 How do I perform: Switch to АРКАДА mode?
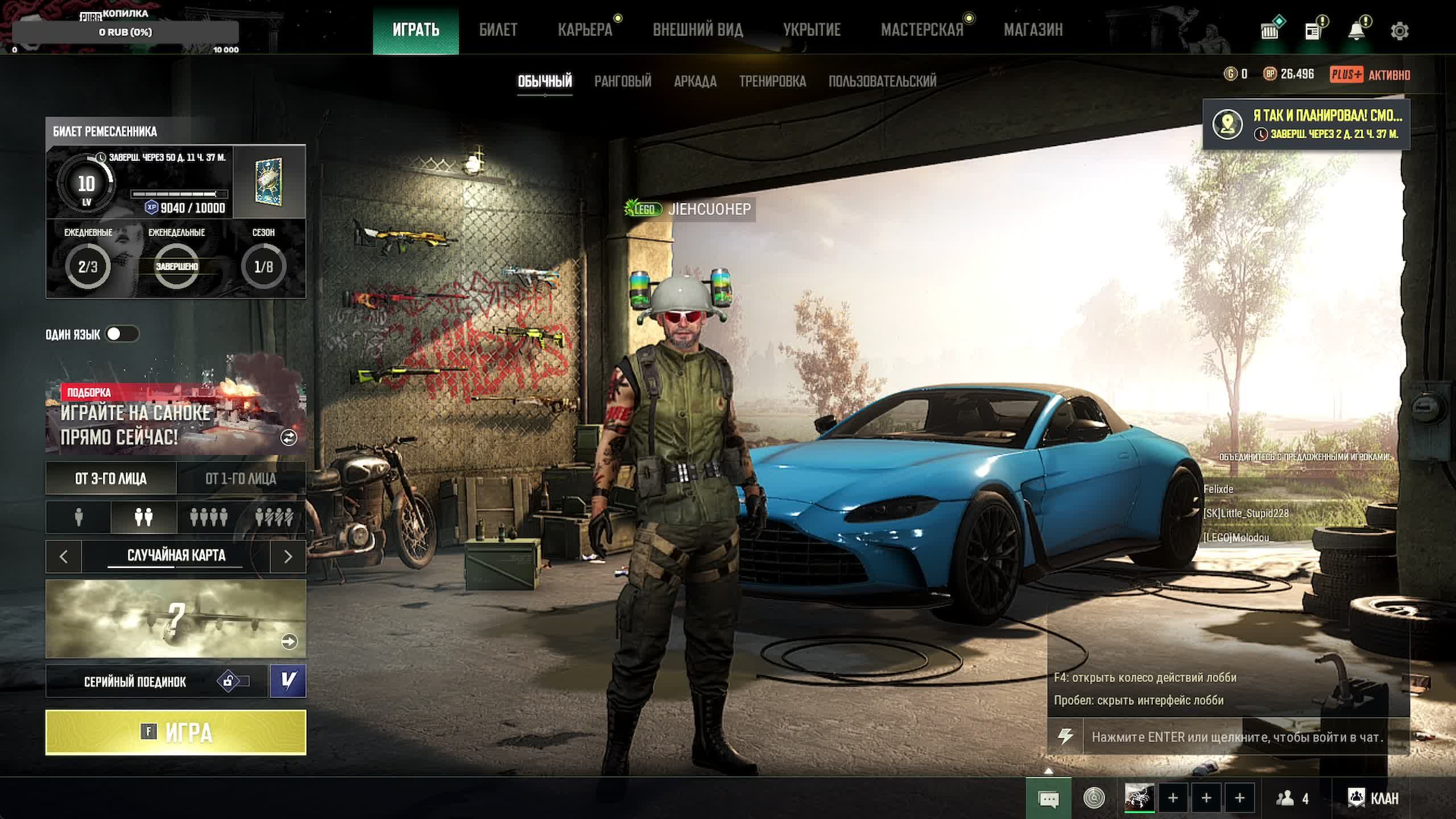695,81
